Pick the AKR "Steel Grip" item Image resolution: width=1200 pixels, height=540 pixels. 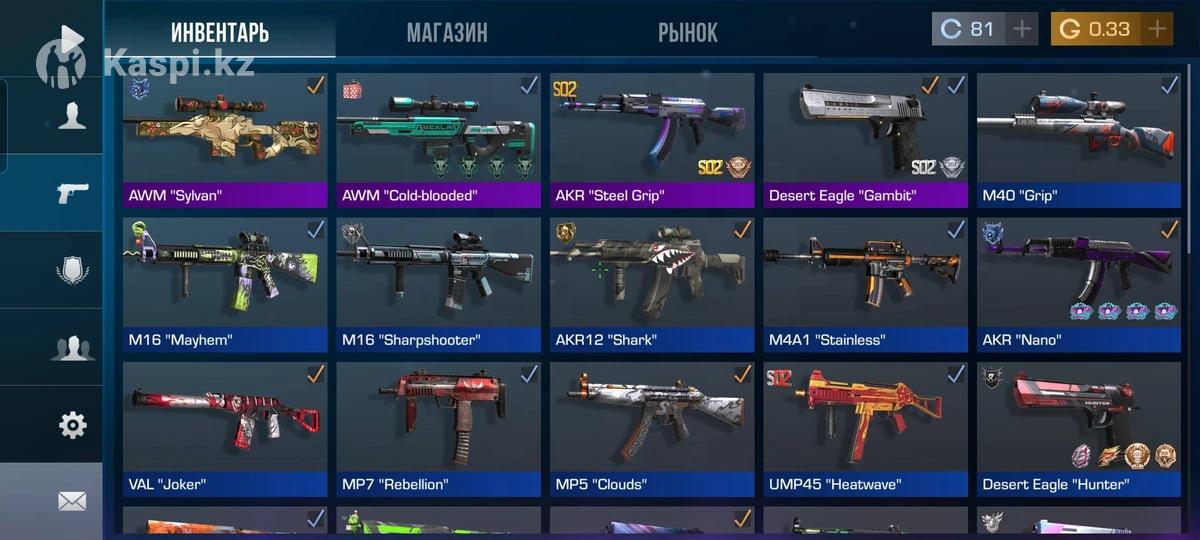point(652,138)
